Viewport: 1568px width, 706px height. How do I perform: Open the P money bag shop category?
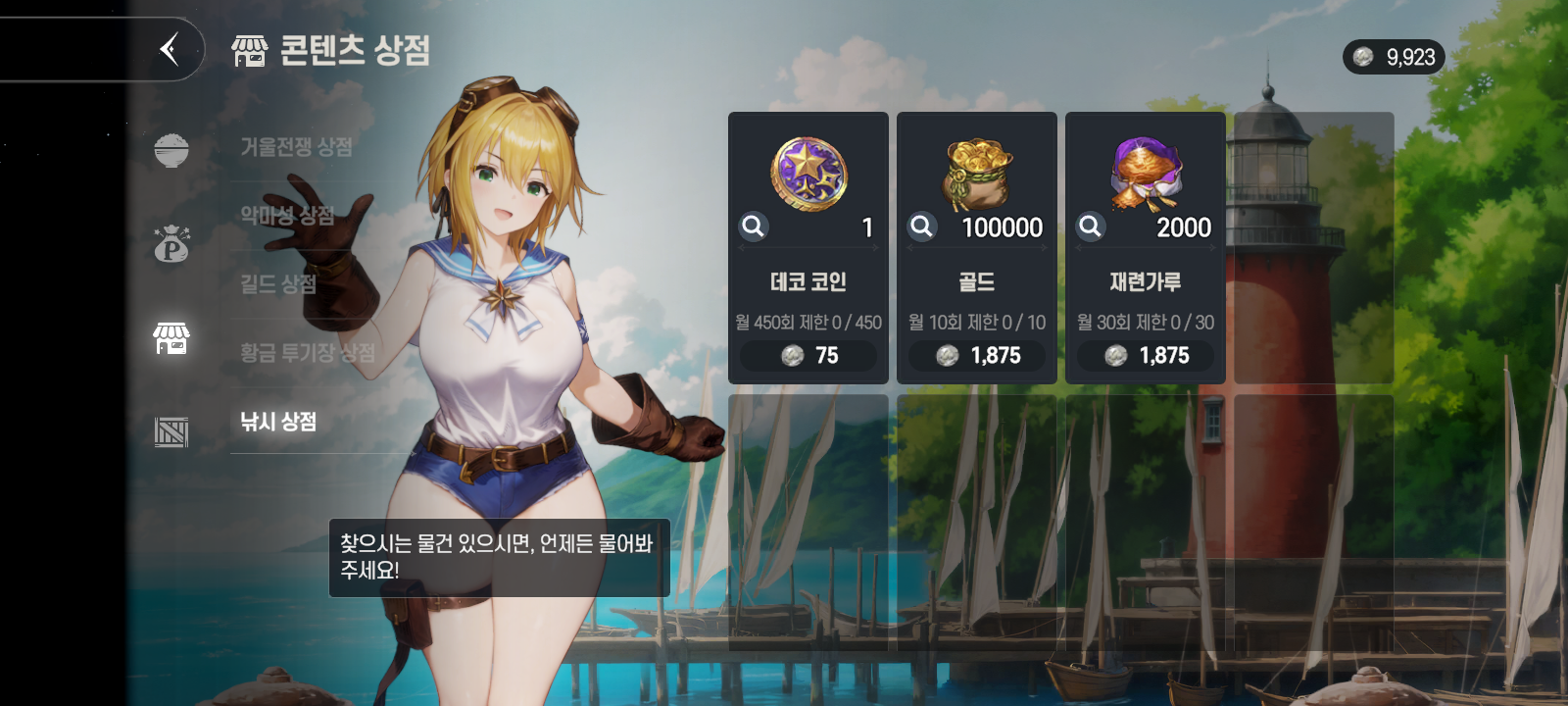pyautogui.click(x=171, y=244)
